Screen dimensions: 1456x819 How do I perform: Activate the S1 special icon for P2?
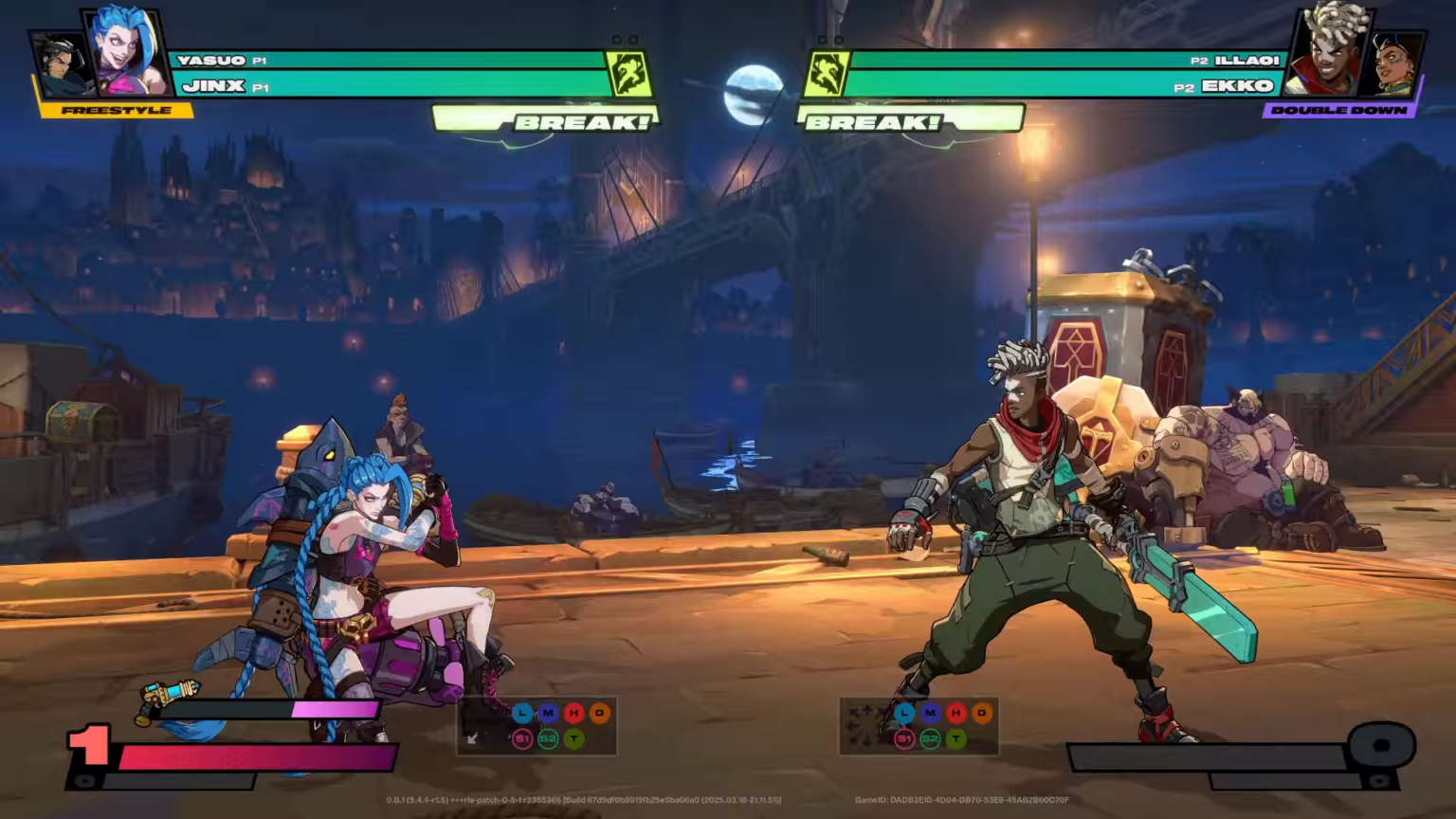coord(903,739)
